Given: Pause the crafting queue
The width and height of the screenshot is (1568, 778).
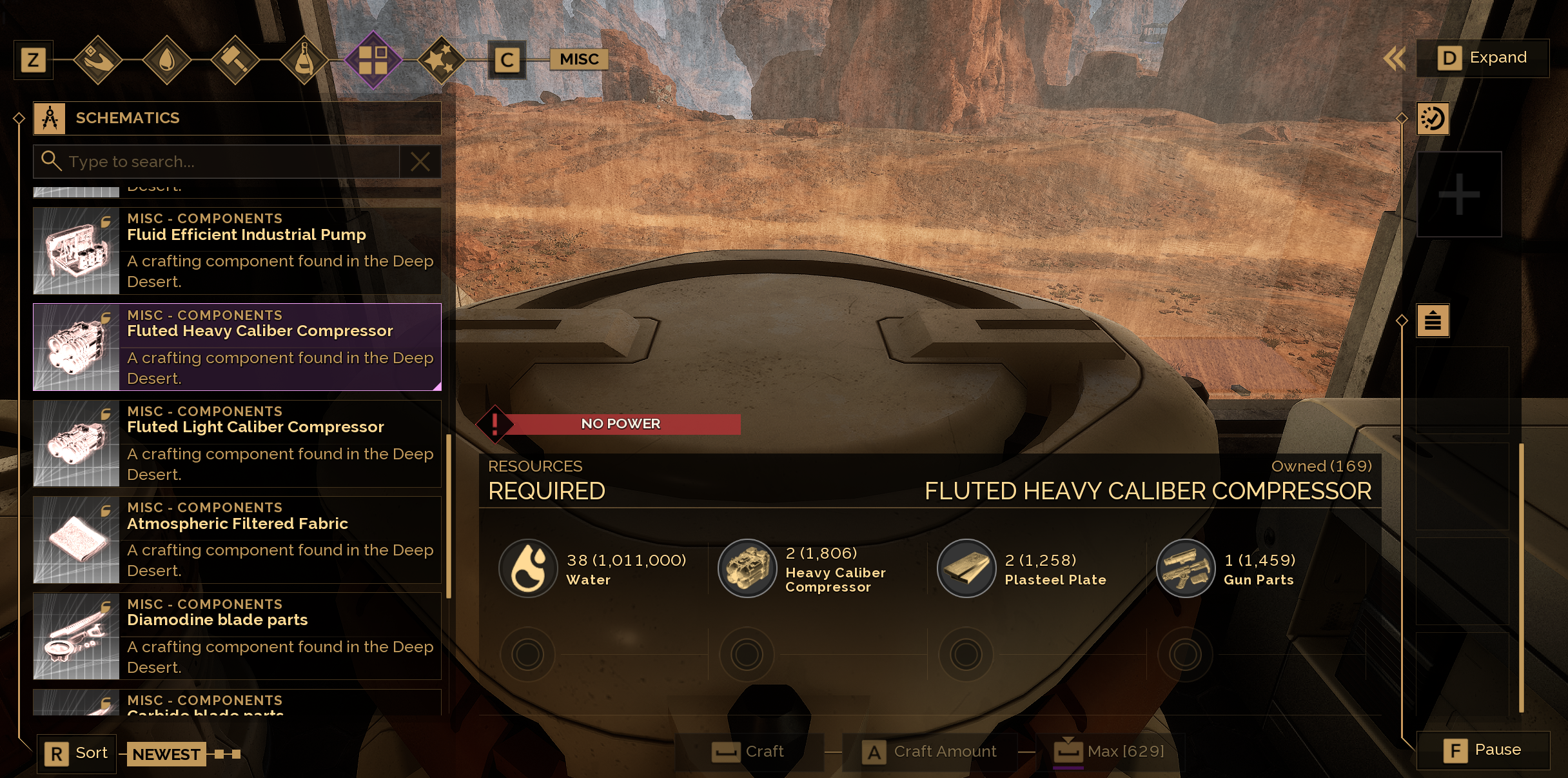Looking at the screenshot, I should pos(1483,750).
